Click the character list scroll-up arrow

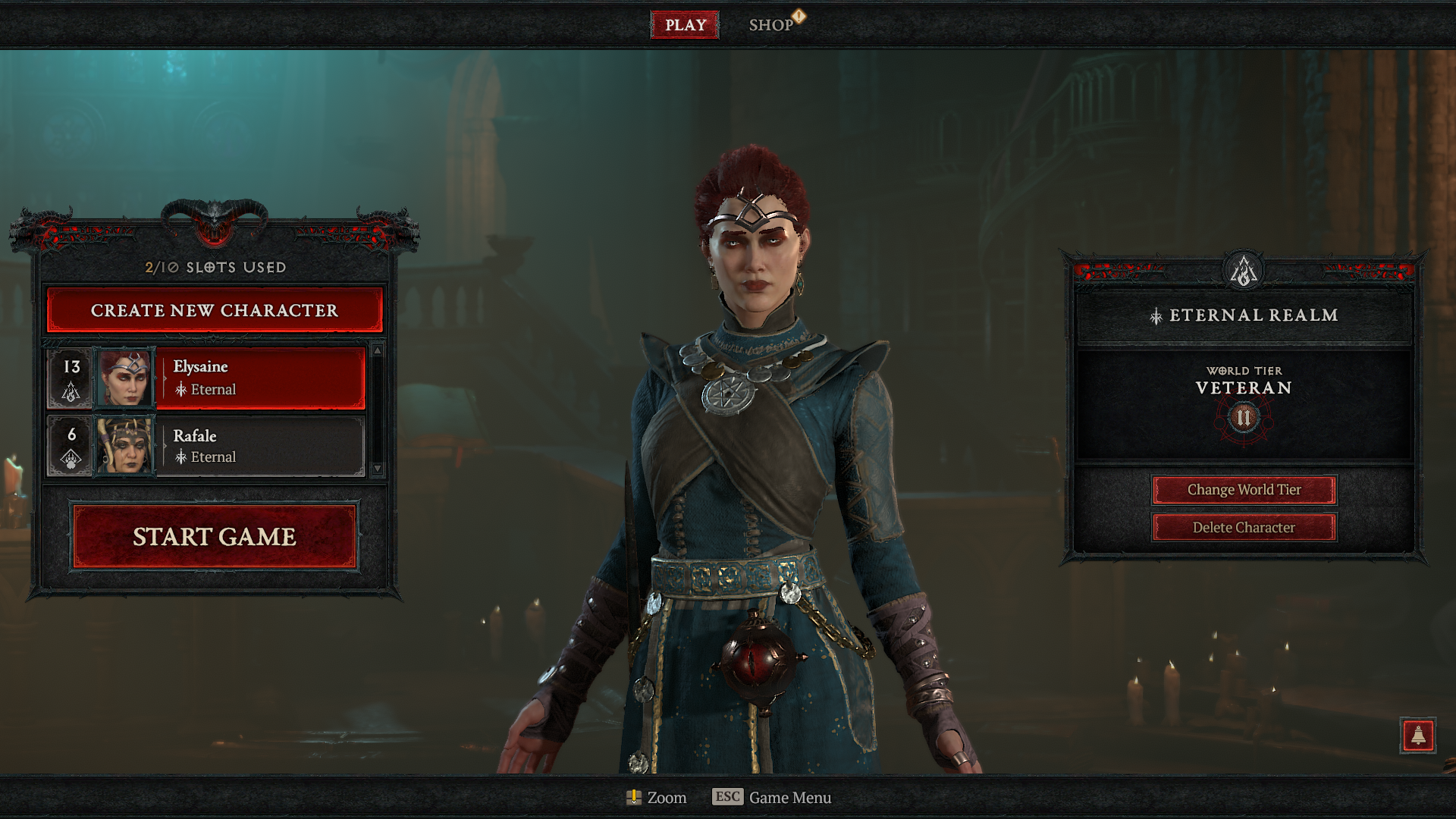[x=378, y=350]
